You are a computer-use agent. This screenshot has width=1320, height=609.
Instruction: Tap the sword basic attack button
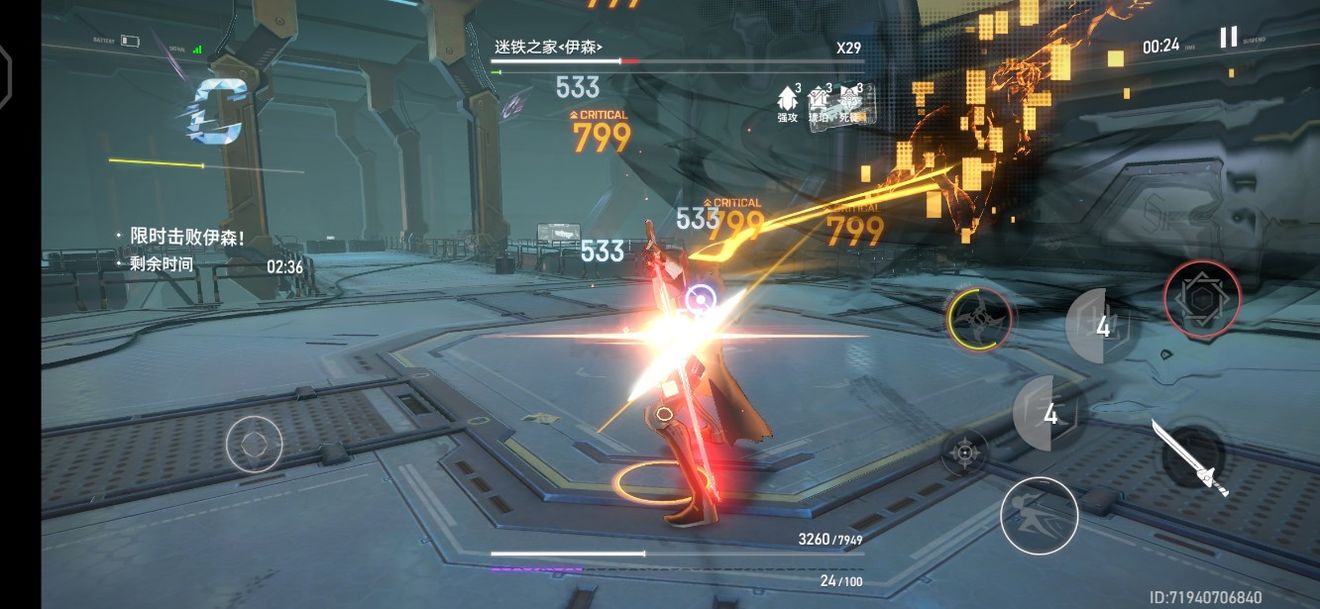click(x=1191, y=458)
